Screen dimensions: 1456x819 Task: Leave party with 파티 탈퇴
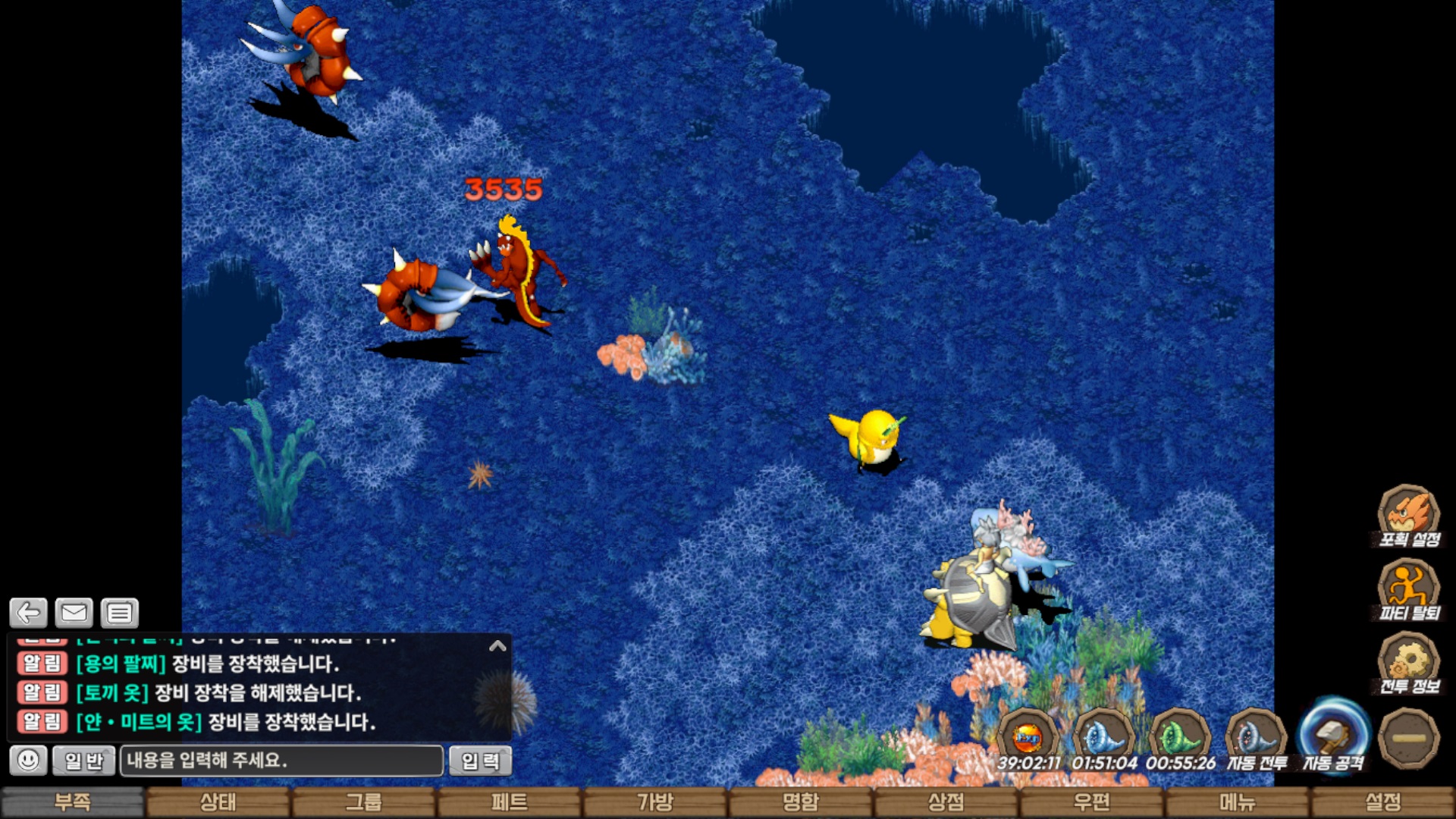click(x=1408, y=590)
